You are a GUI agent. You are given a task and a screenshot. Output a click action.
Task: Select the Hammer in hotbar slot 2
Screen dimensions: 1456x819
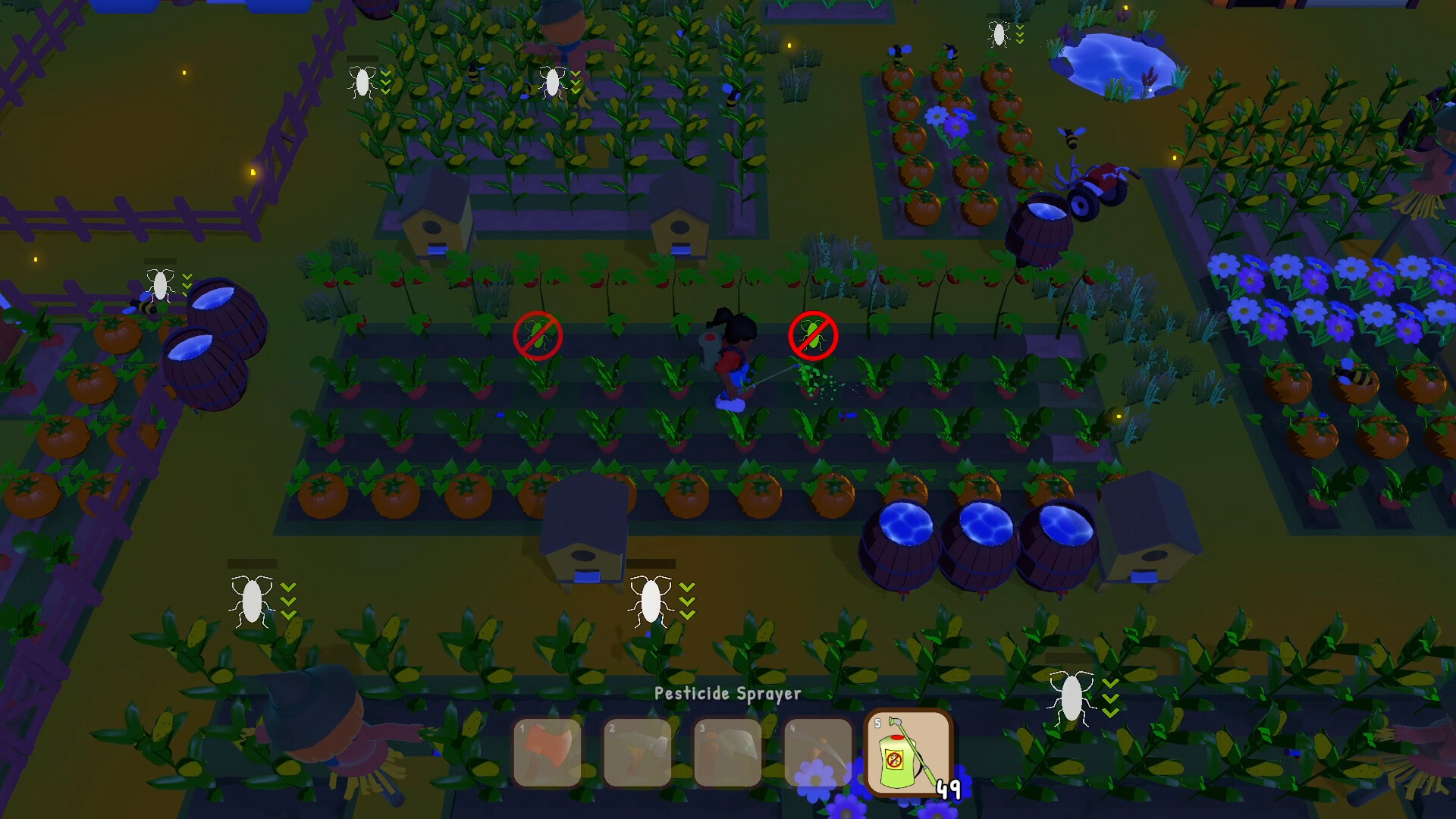click(635, 752)
